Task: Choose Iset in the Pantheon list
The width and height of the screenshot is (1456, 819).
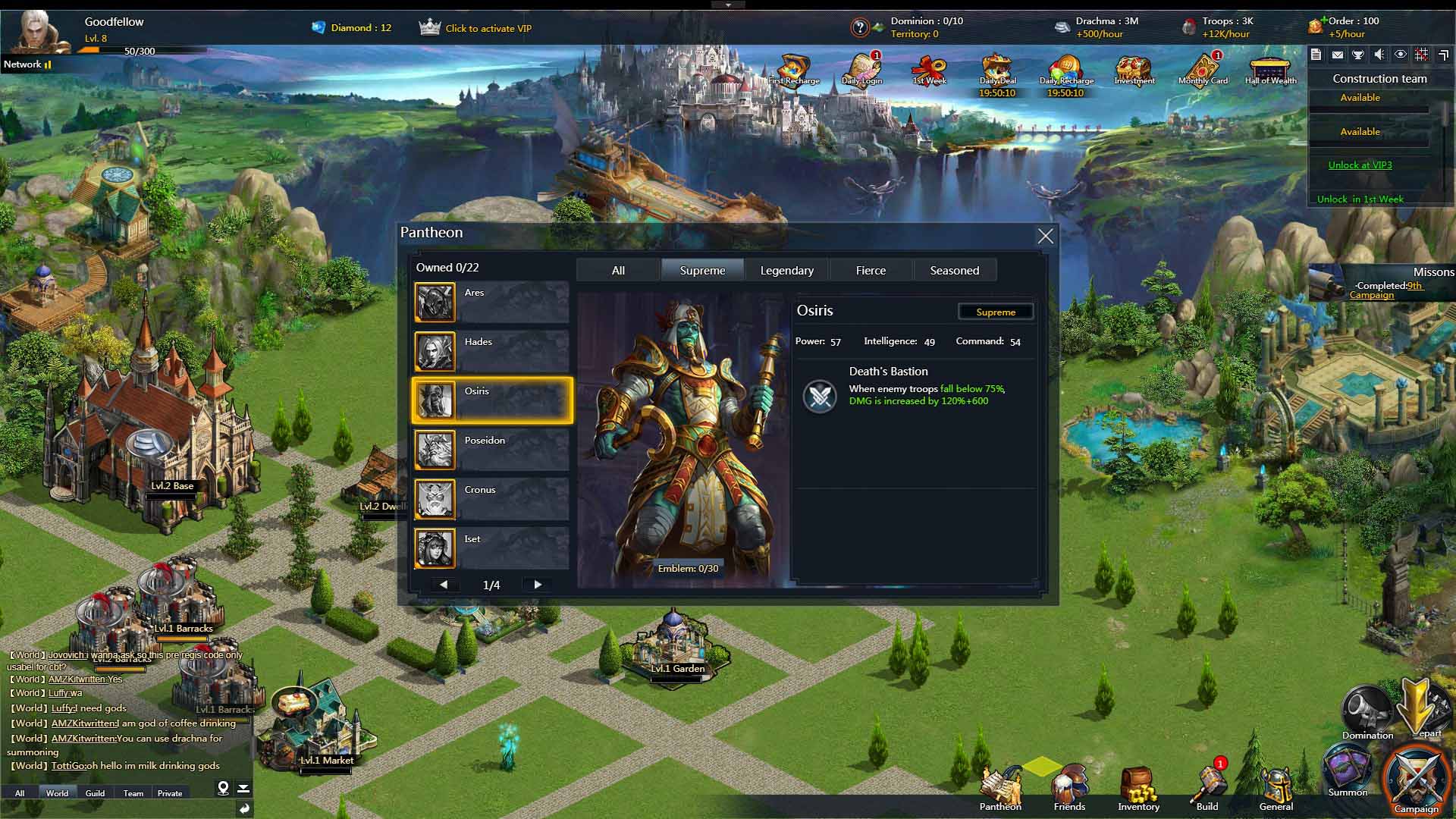Action: pyautogui.click(x=491, y=548)
